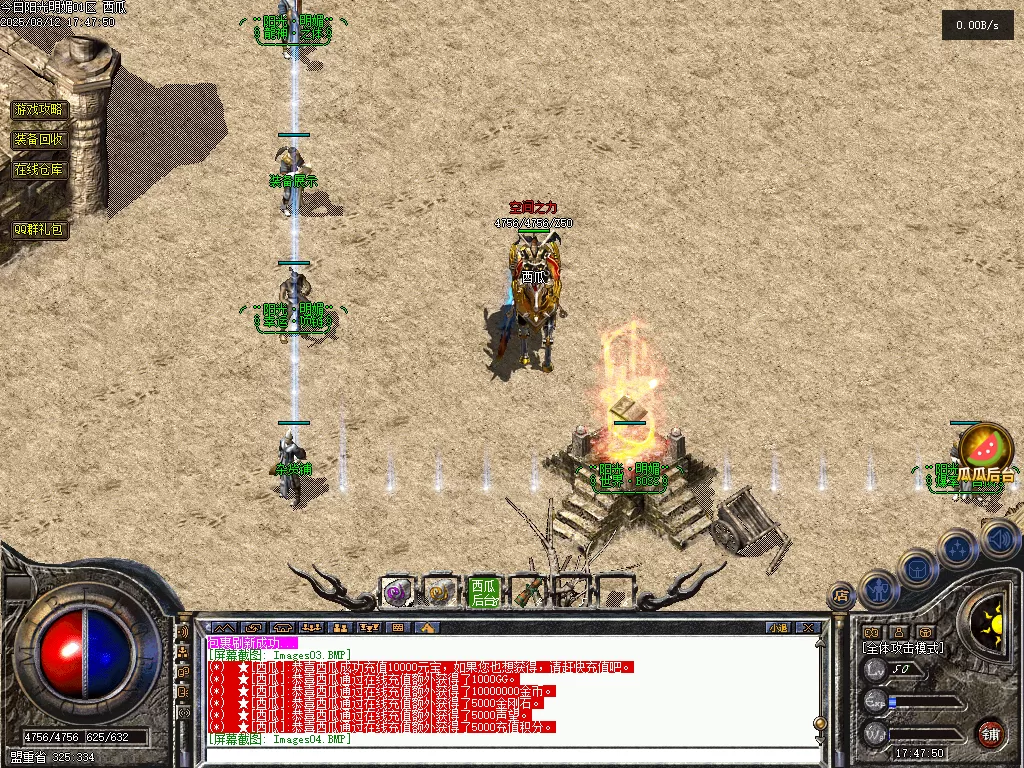The height and width of the screenshot is (768, 1024).
Task: Open the sparkle skills round button
Action: click(957, 549)
